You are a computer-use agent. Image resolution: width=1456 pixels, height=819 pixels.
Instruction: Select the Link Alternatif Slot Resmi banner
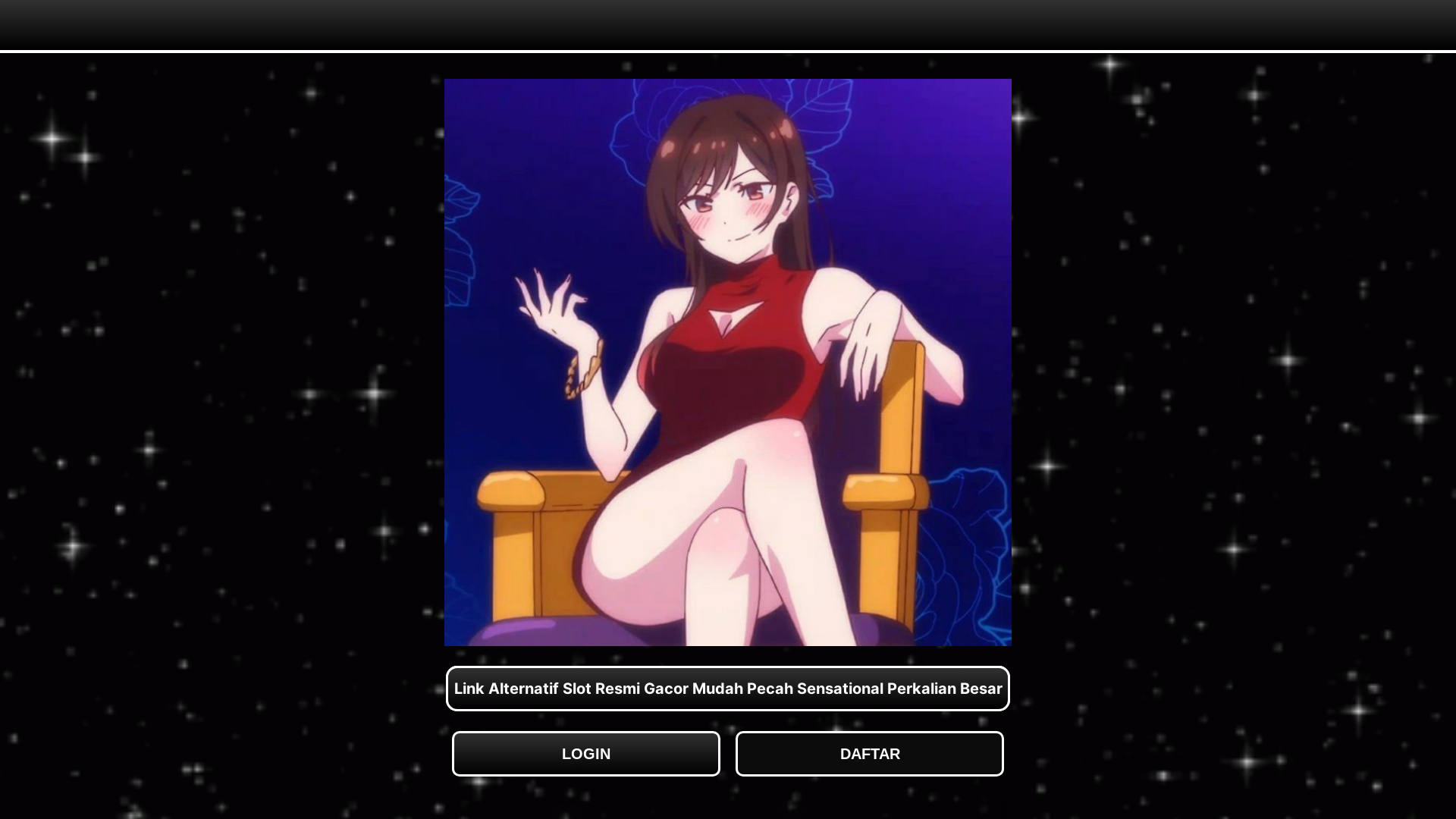(727, 689)
